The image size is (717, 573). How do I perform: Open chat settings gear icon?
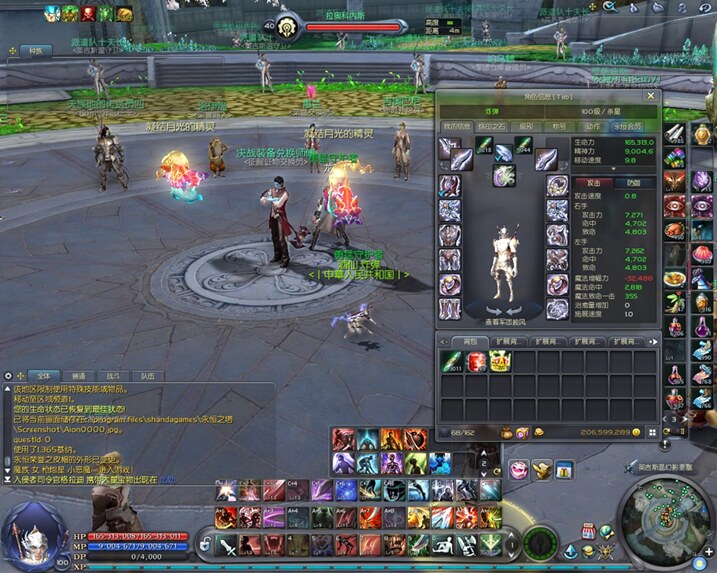10,374
